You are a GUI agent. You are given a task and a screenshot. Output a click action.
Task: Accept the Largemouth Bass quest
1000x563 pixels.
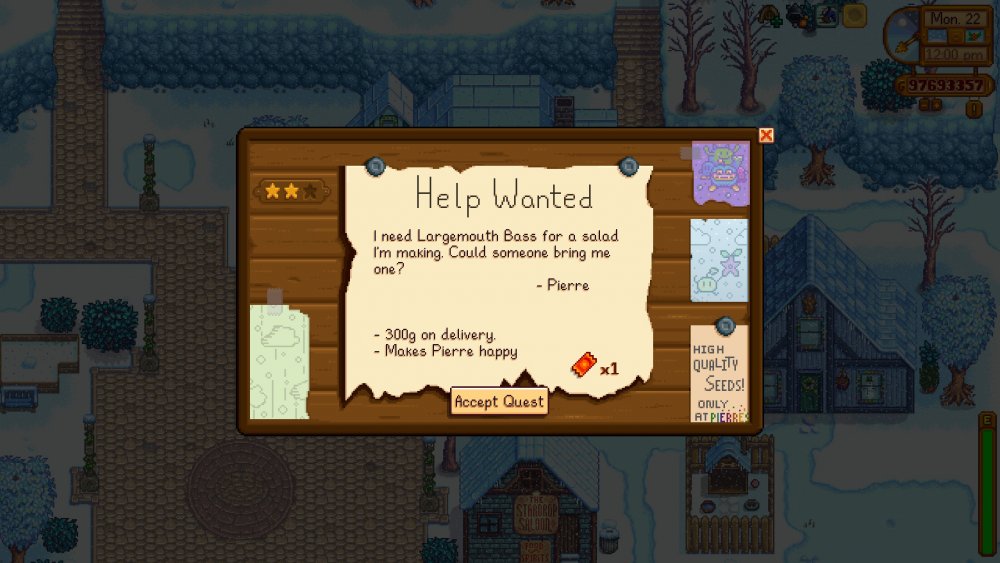(x=499, y=402)
